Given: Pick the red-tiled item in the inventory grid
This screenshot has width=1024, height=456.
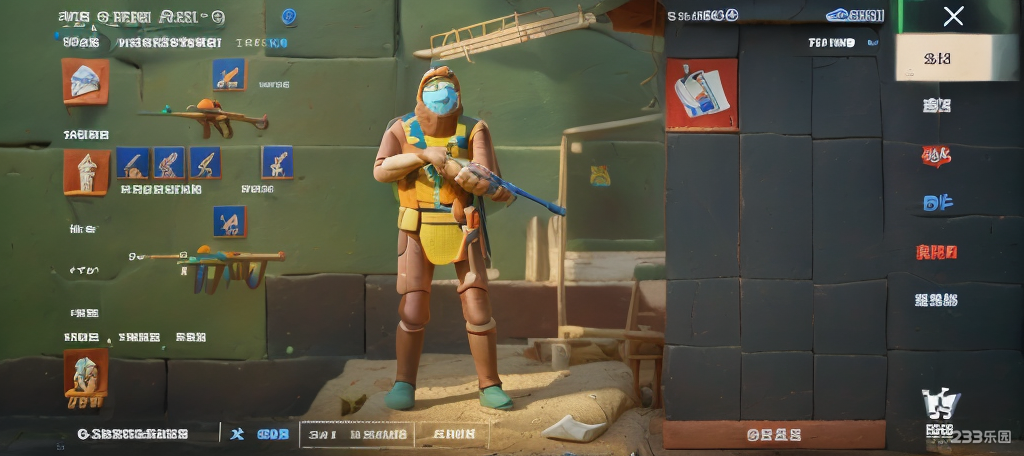Looking at the screenshot, I should (702, 94).
